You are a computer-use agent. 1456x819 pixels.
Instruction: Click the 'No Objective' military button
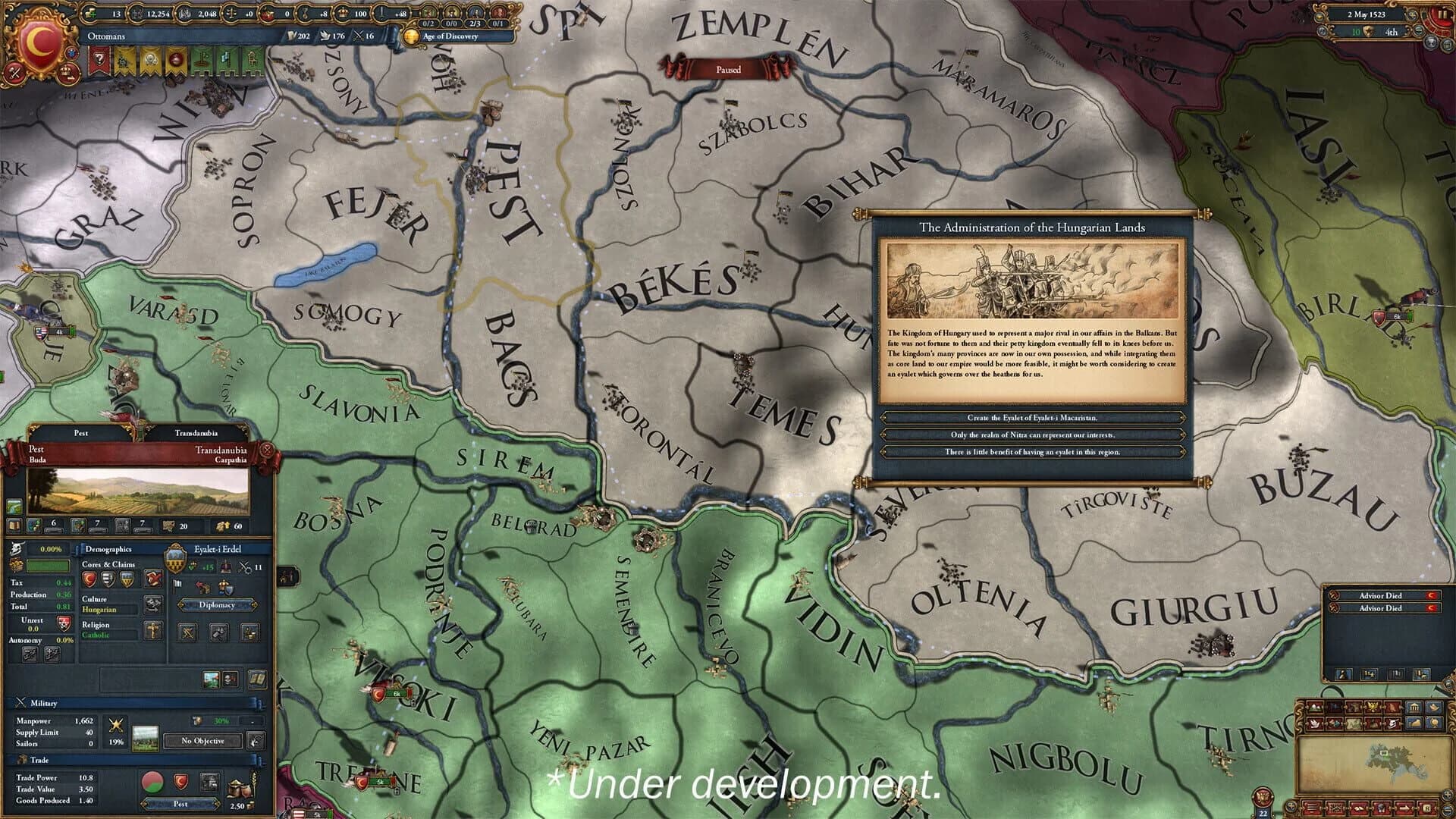click(202, 741)
